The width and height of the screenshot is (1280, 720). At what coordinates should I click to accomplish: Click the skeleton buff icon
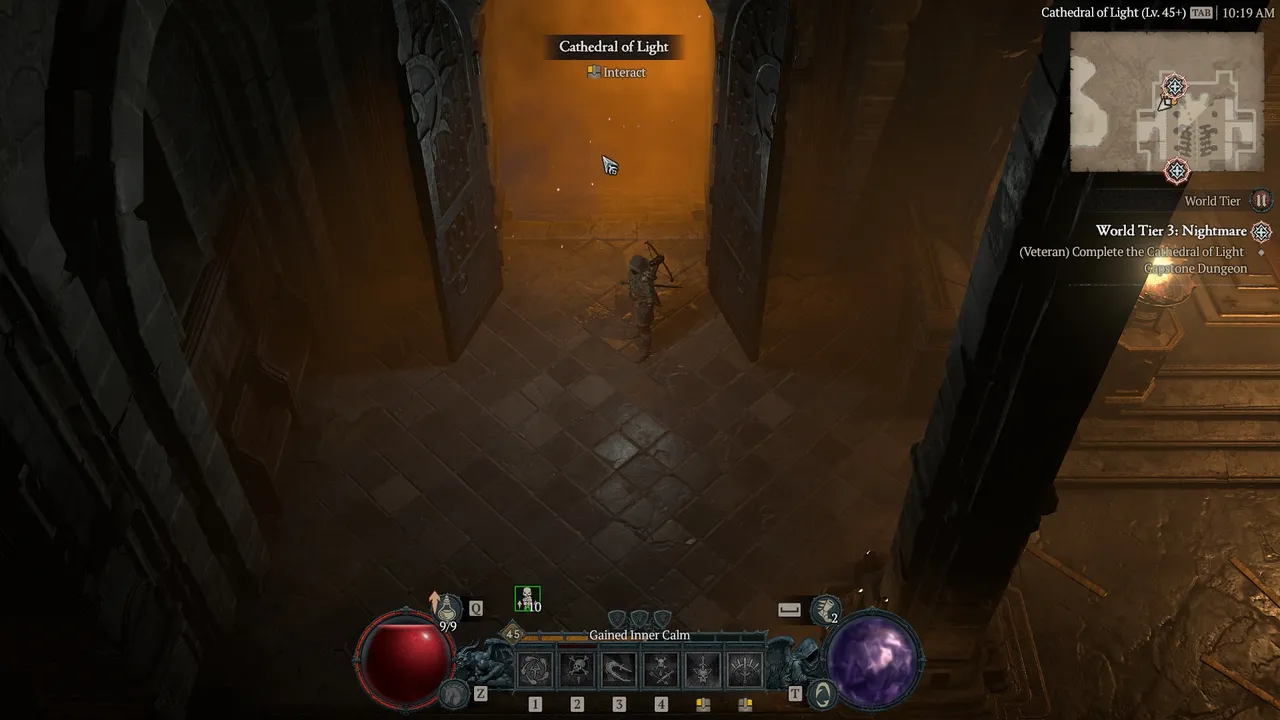(x=527, y=599)
